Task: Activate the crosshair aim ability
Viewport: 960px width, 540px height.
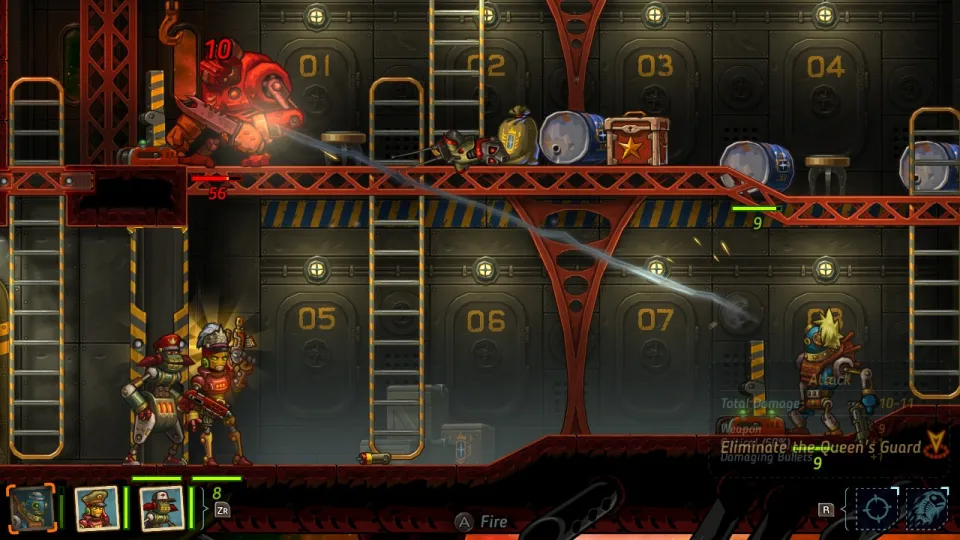Action: [878, 508]
